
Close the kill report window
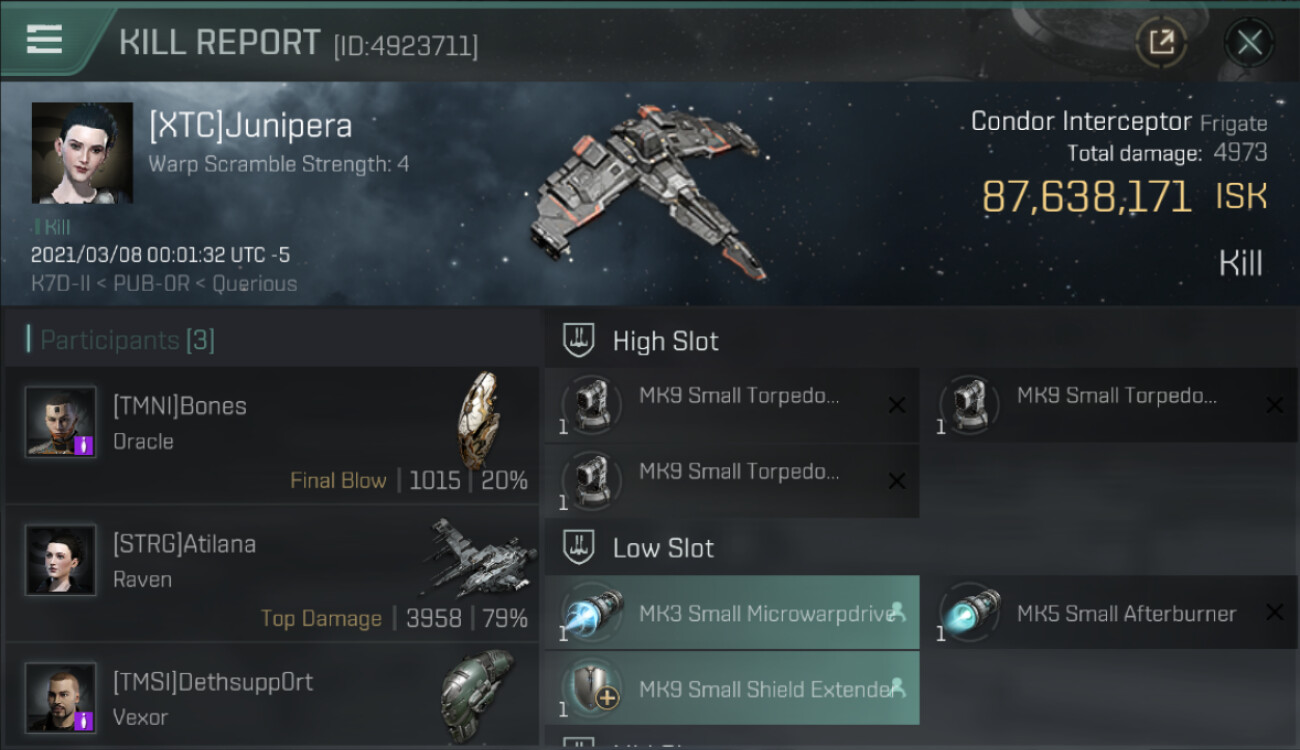[1249, 42]
